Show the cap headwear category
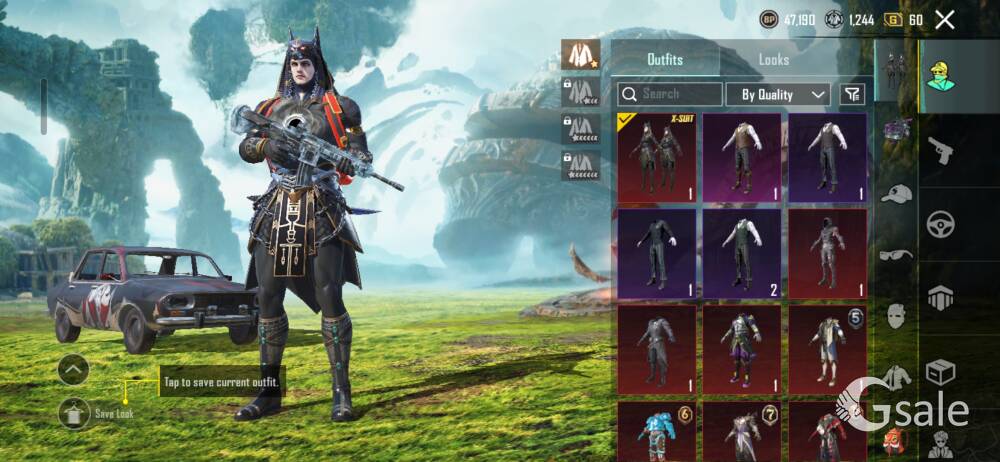Image resolution: width=1000 pixels, height=462 pixels. (896, 194)
